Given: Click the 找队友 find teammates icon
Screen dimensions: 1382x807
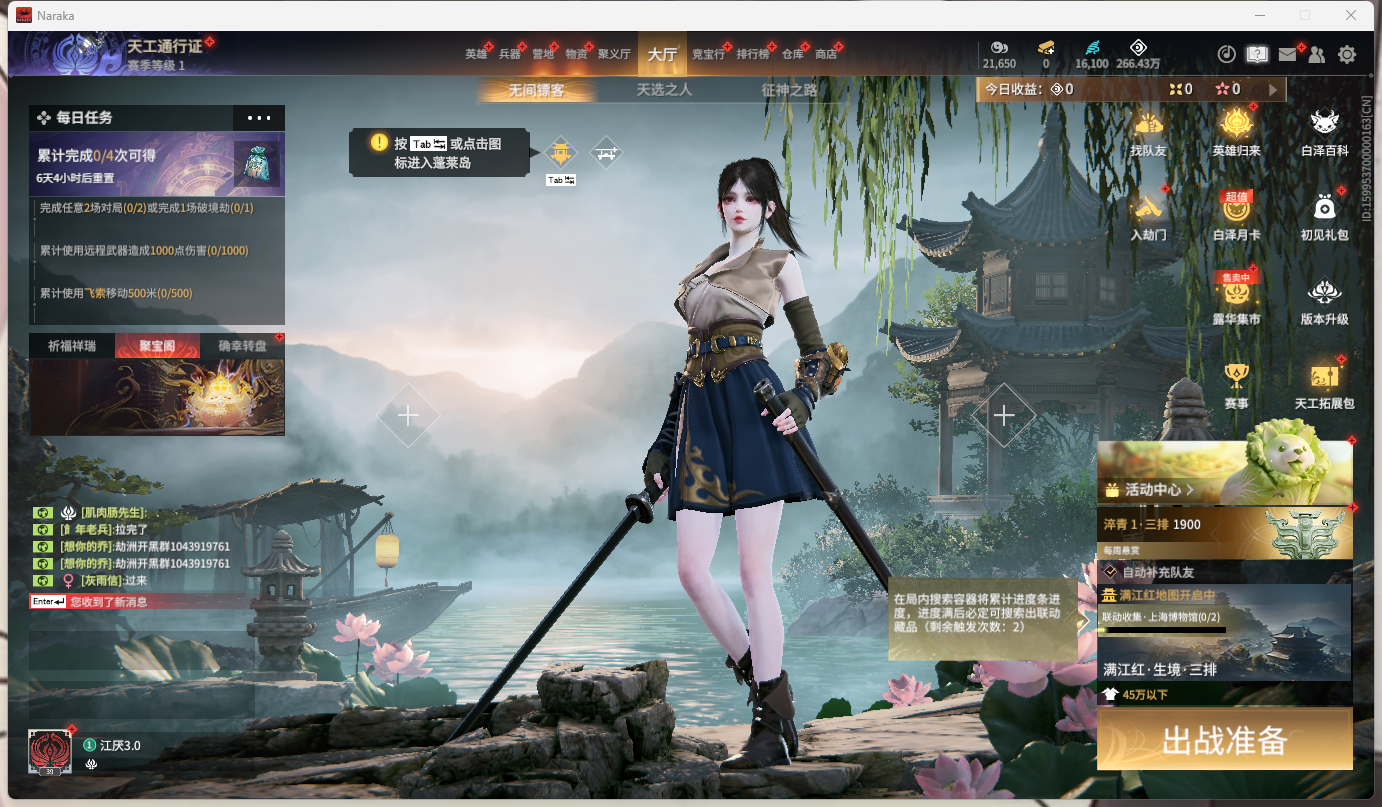Looking at the screenshot, I should click(1148, 132).
